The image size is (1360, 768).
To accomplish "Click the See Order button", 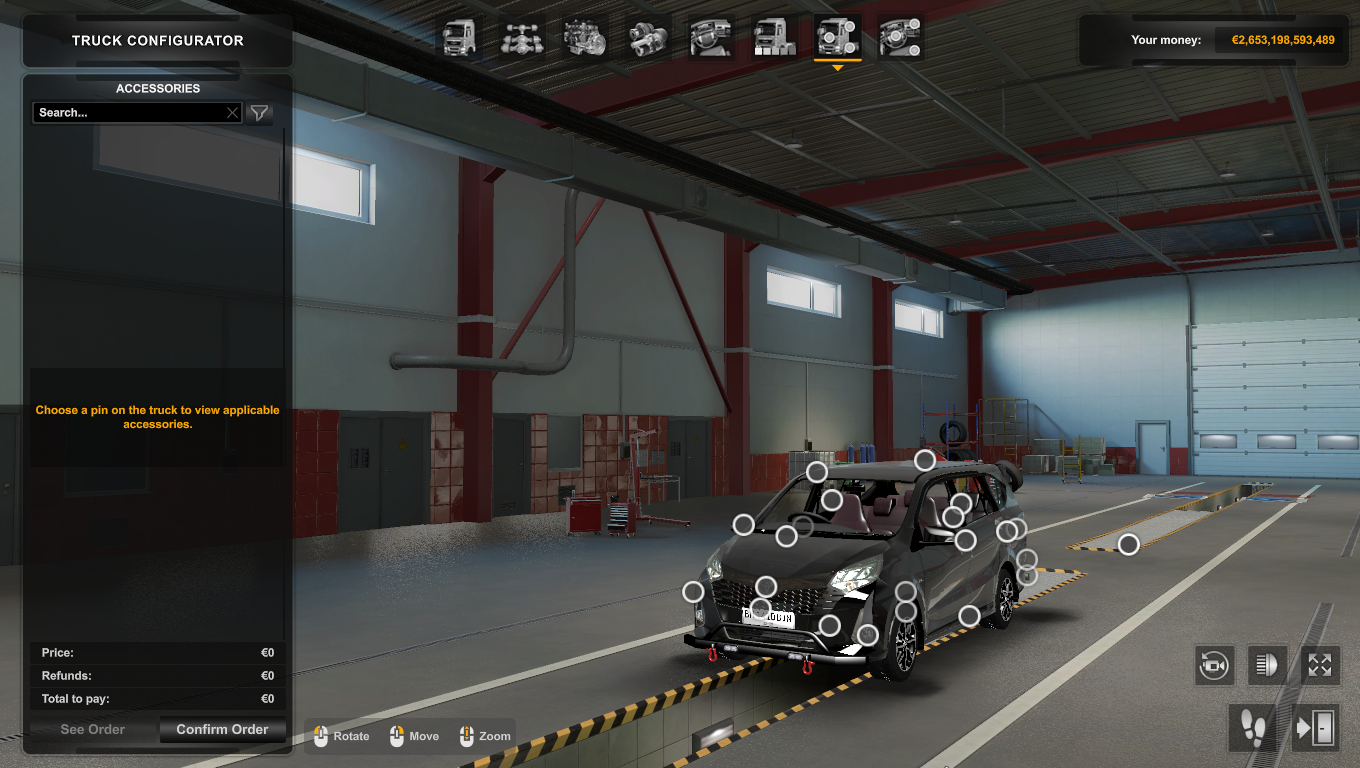I will point(90,729).
